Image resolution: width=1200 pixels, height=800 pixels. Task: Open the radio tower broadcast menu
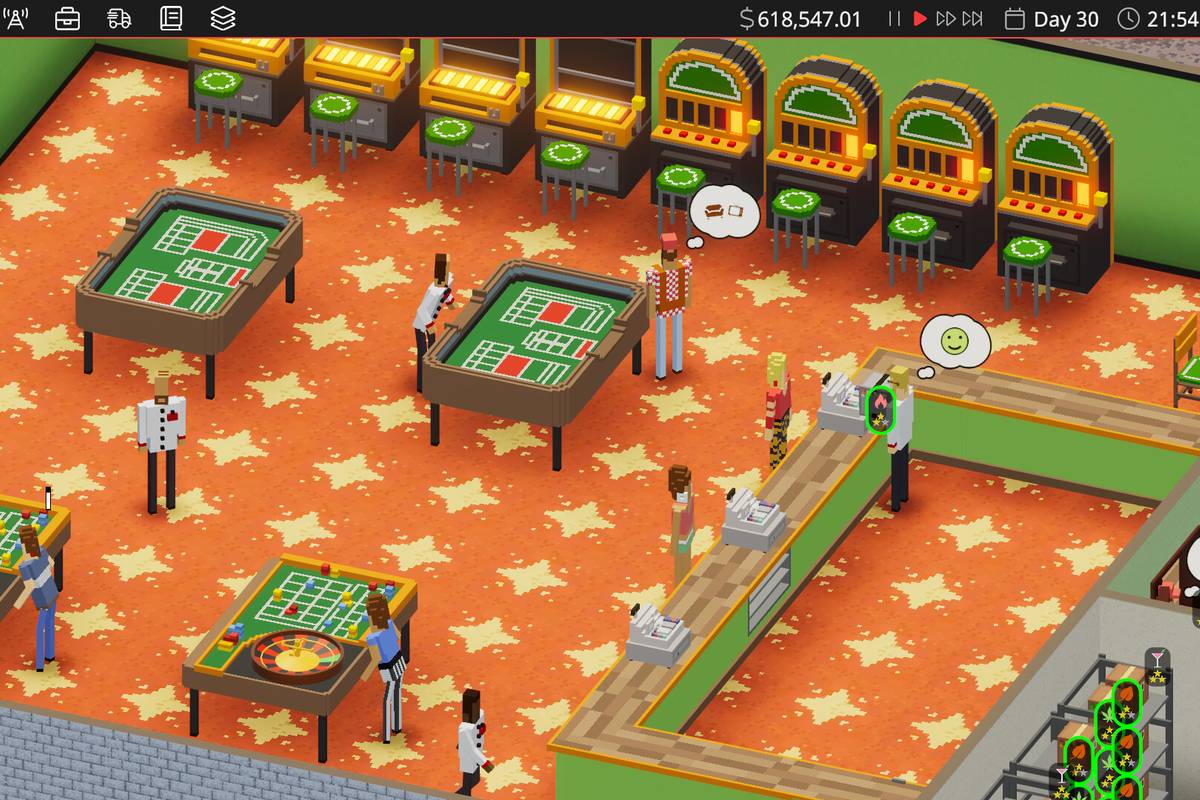(16, 18)
